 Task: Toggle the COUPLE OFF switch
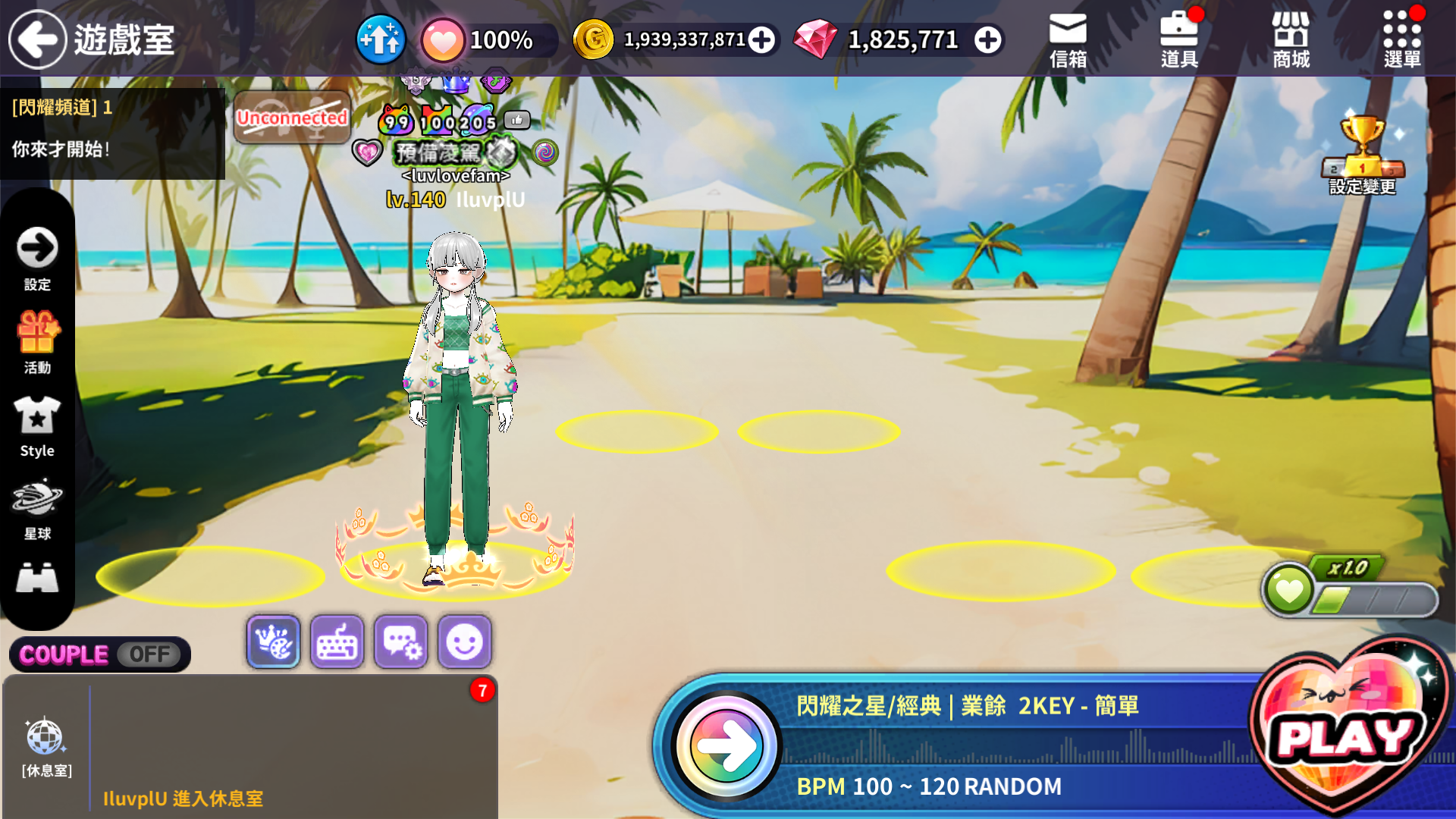[100, 654]
